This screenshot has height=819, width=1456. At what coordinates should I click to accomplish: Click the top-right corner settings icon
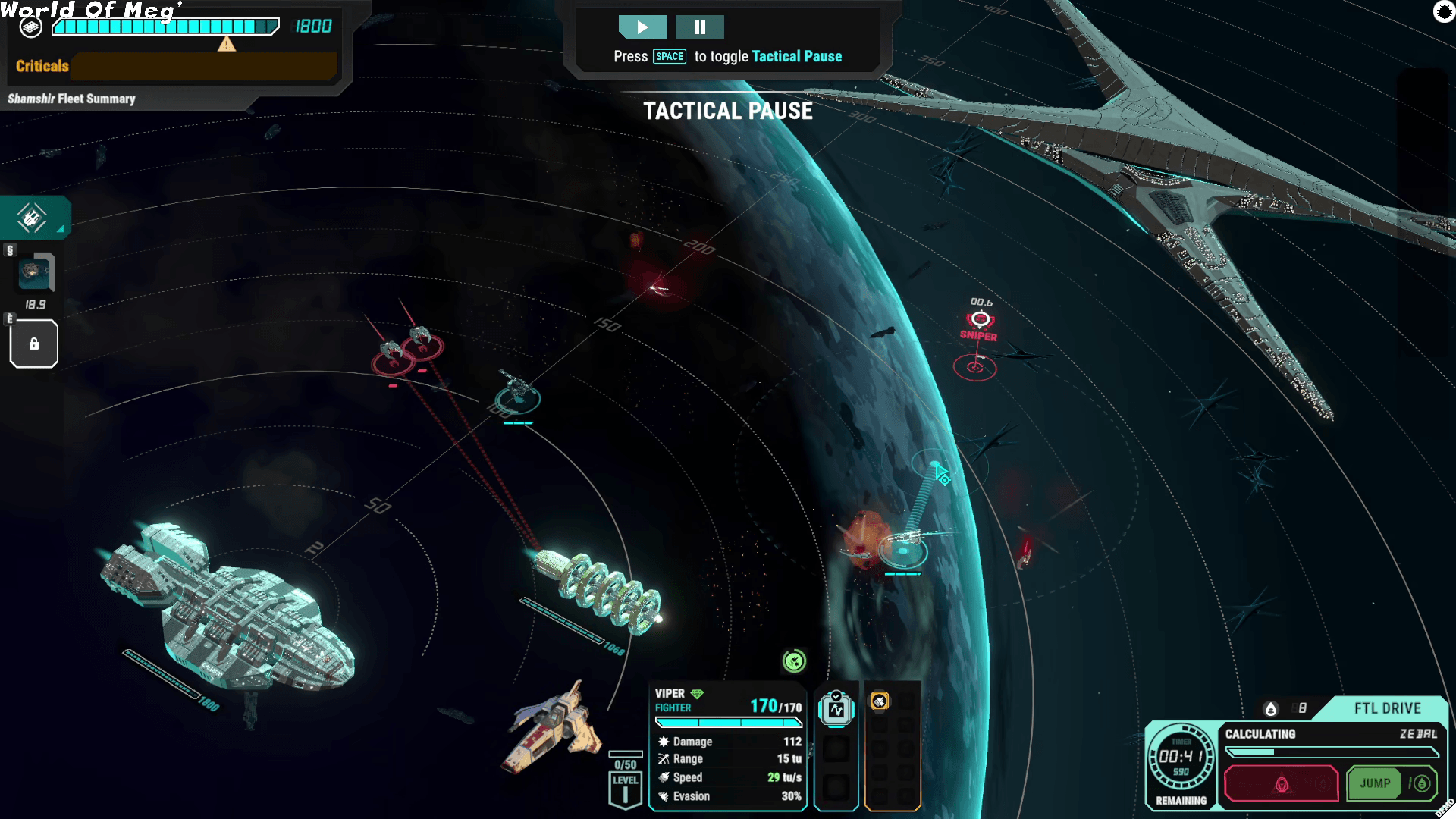click(x=1443, y=11)
